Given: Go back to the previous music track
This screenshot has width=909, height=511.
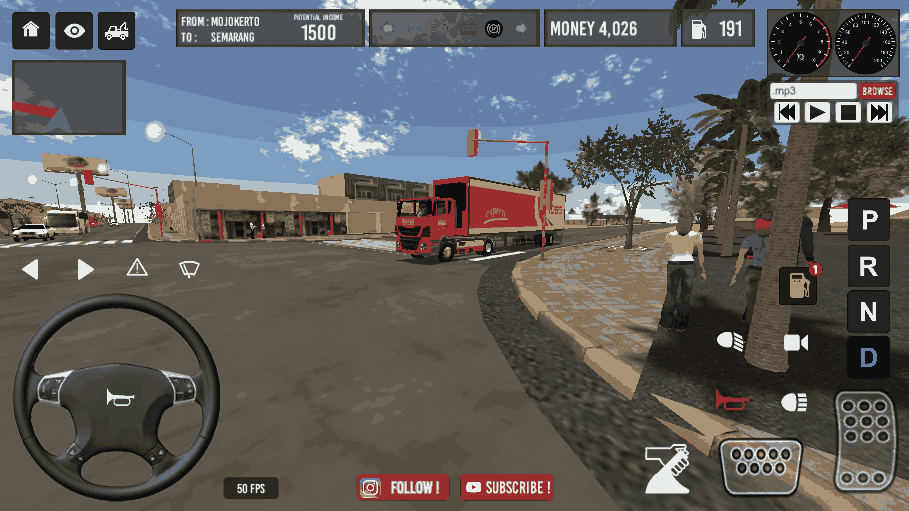Looking at the screenshot, I should [787, 113].
